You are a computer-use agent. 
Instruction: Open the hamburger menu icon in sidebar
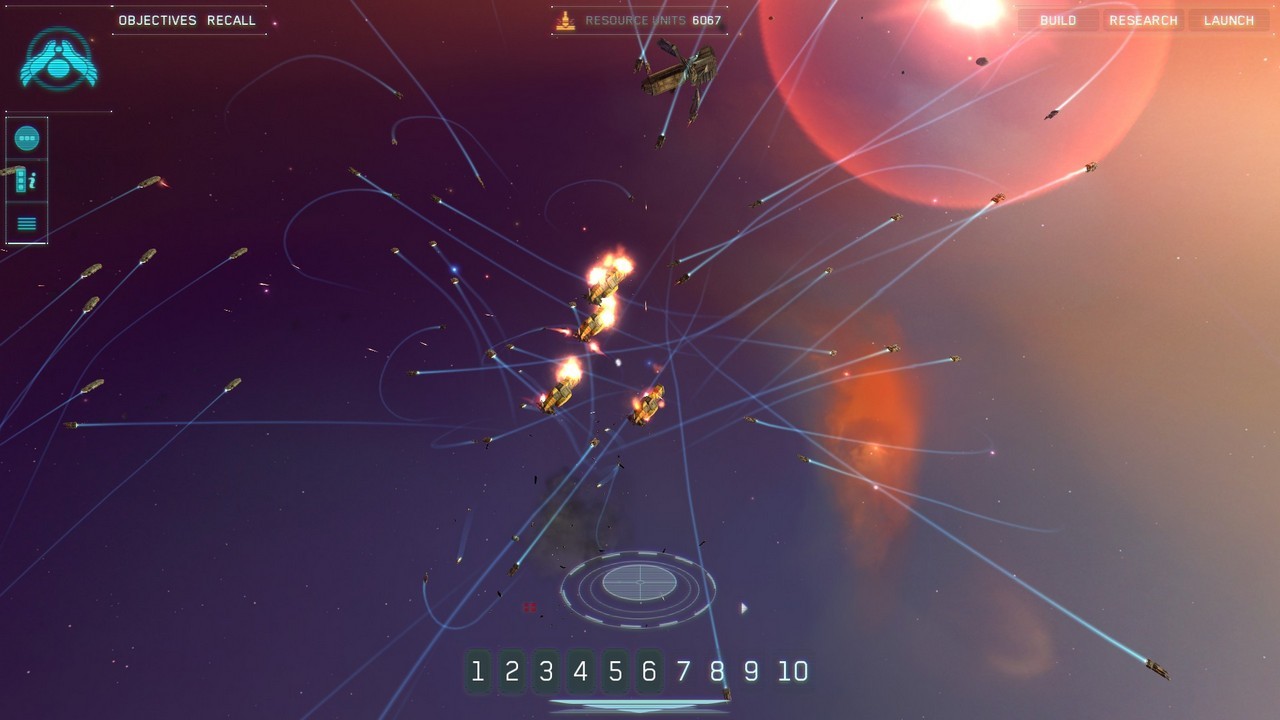(x=26, y=222)
